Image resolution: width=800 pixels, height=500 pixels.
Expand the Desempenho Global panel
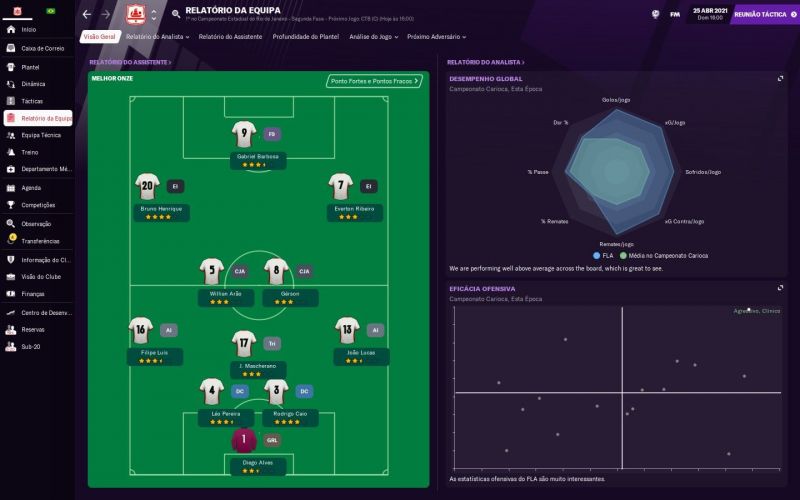[780, 78]
